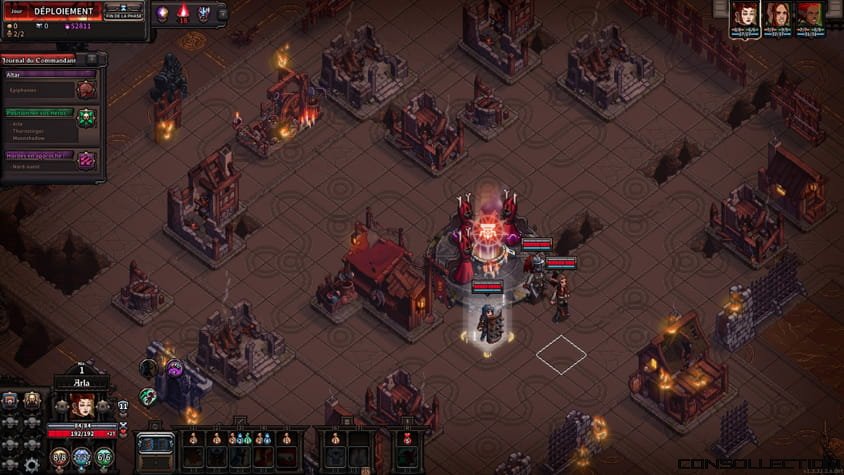The height and width of the screenshot is (475, 844).
Task: Choose the brown-haired hero portrait at top right
Action: tap(776, 14)
